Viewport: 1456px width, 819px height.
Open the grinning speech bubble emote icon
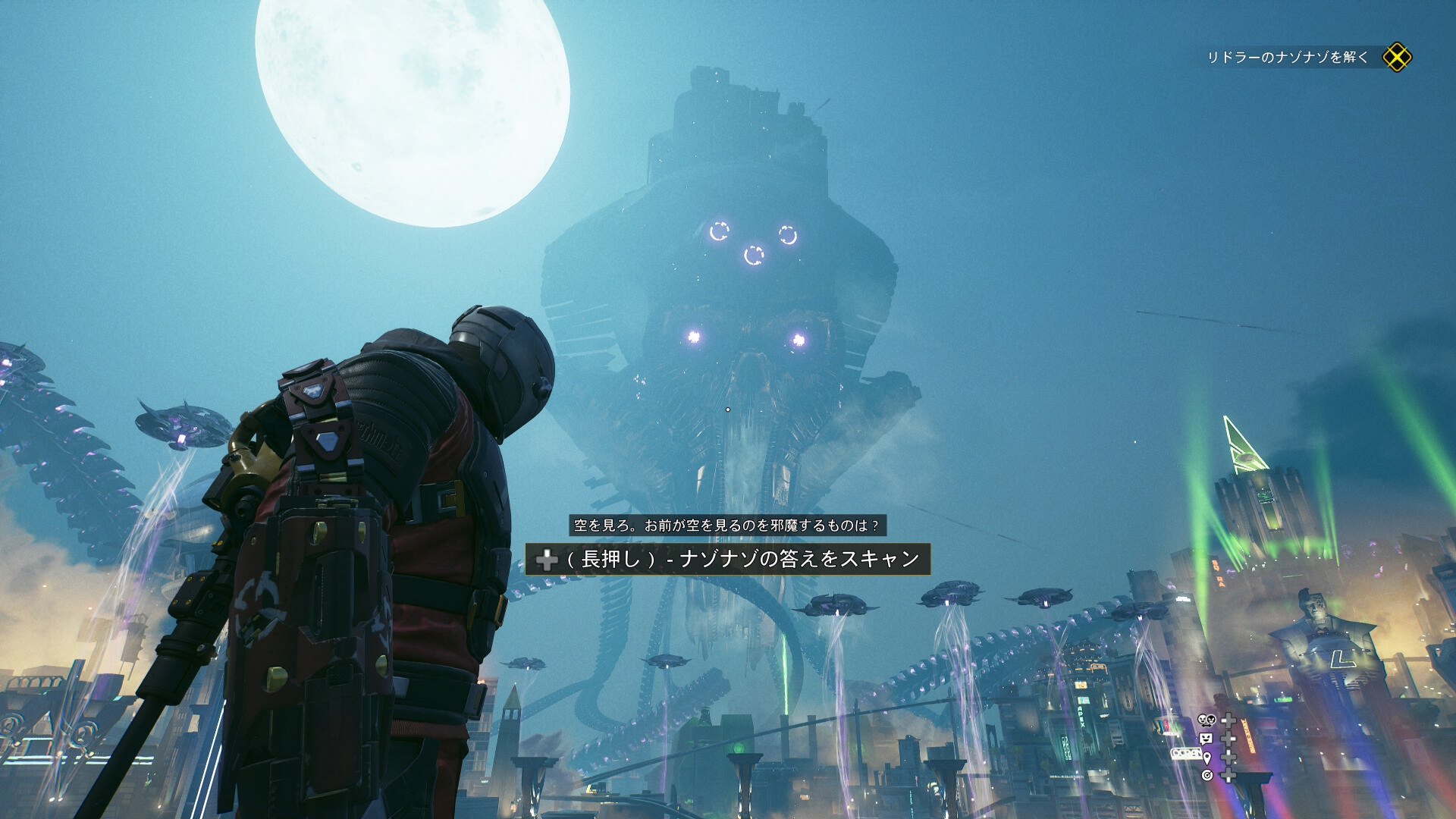[1206, 739]
